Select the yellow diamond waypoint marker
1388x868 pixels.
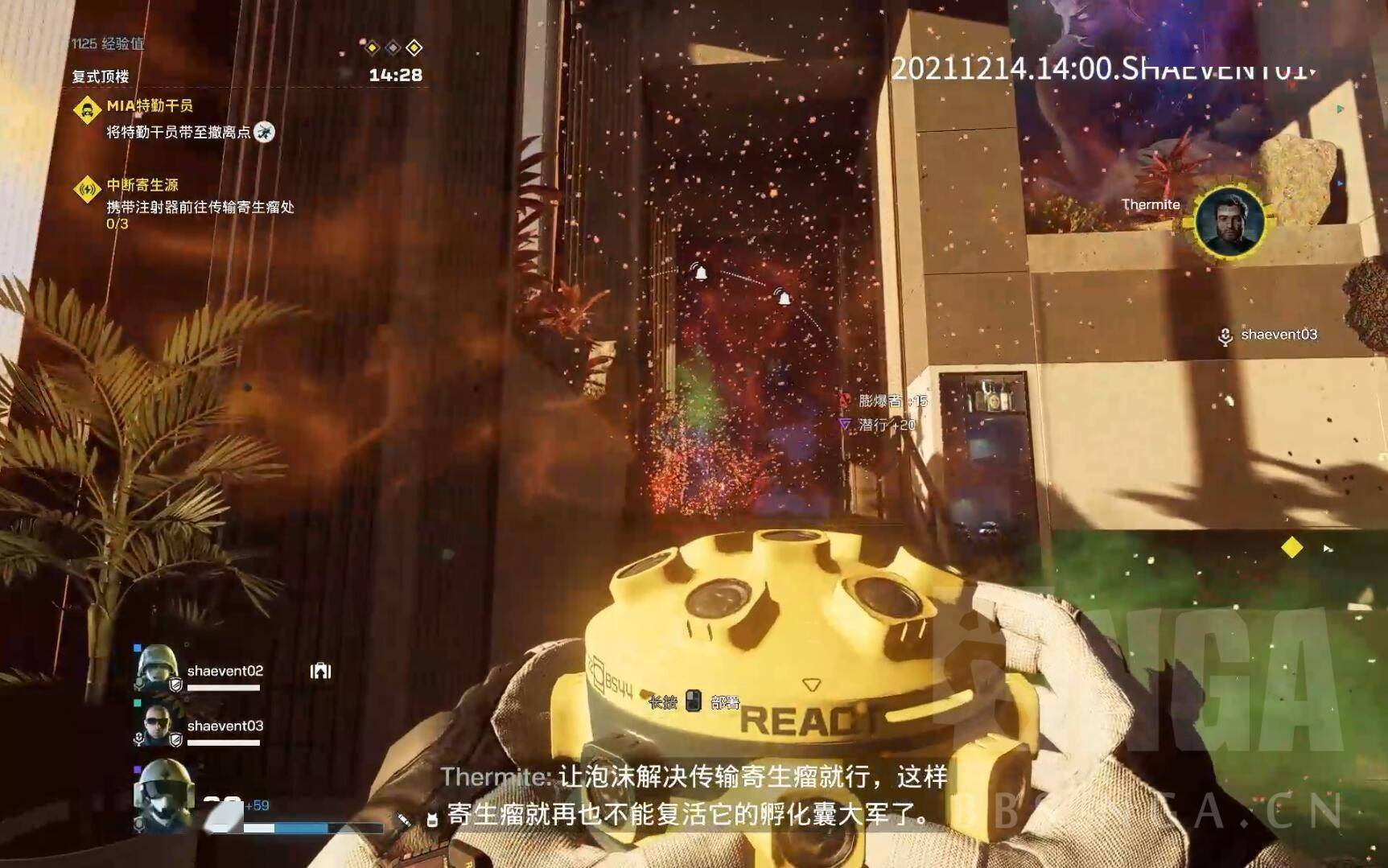pos(1291,548)
